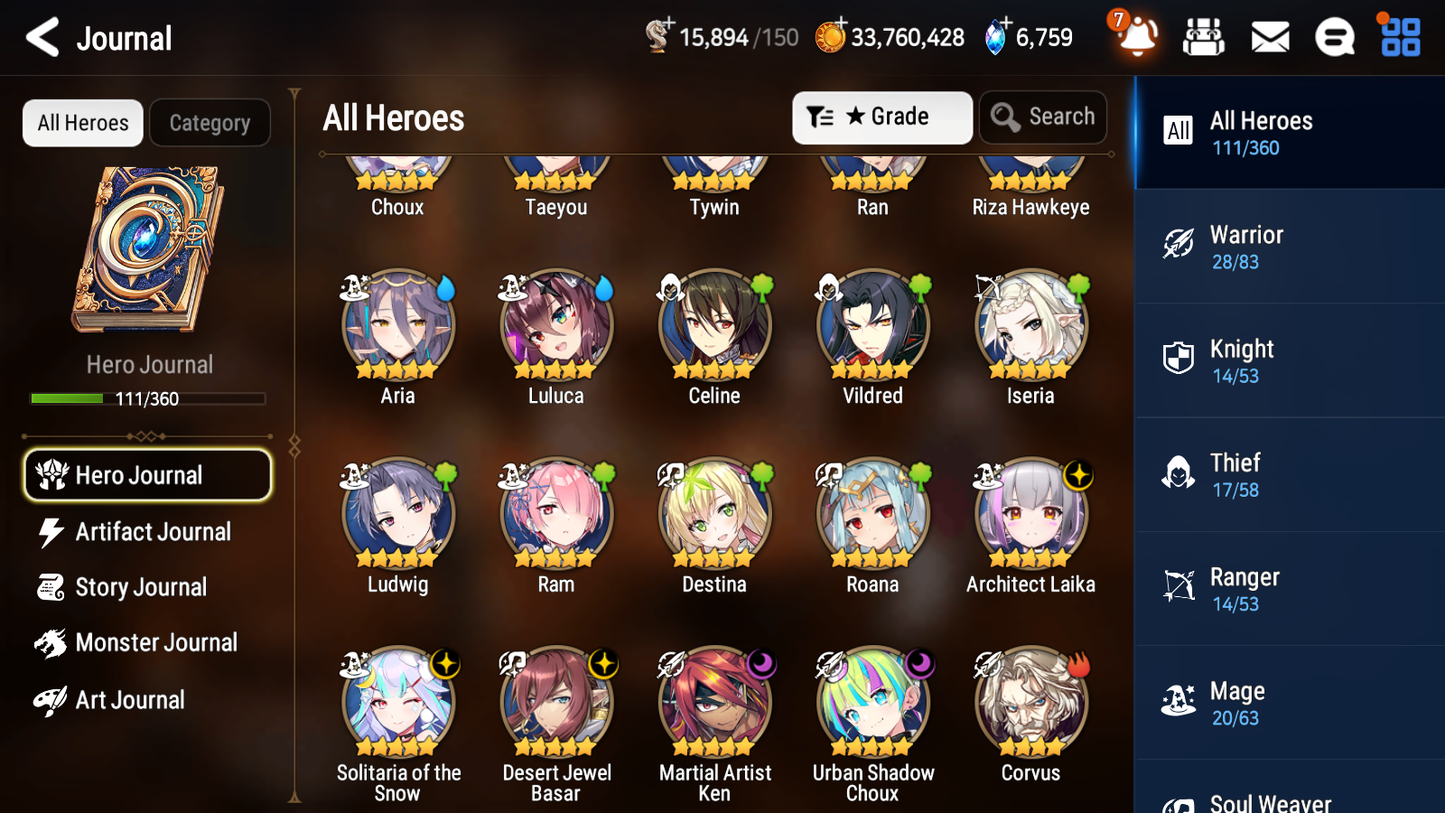Open the mail inbox icon
The width and height of the screenshot is (1445, 813).
click(x=1269, y=35)
